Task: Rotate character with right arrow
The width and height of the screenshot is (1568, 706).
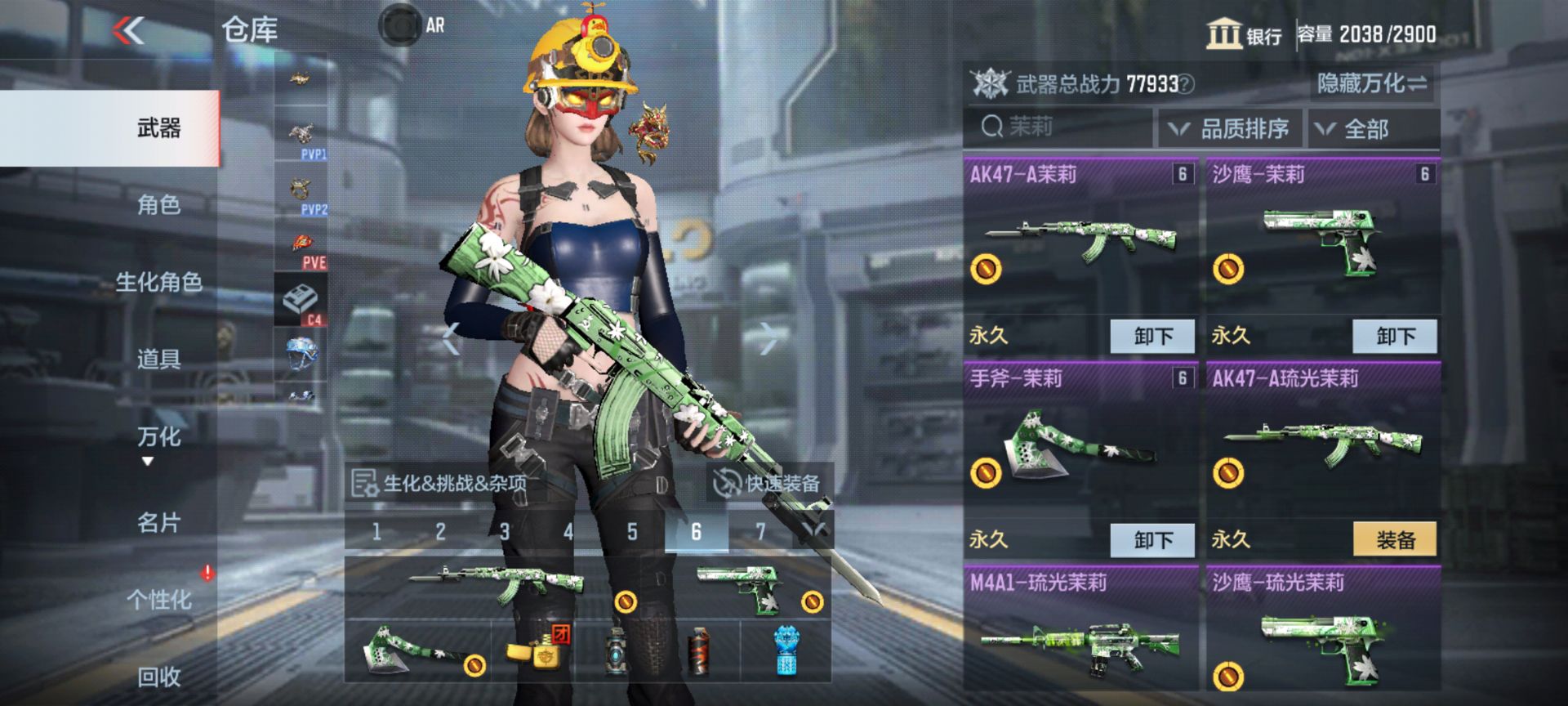Action: pyautogui.click(x=768, y=337)
